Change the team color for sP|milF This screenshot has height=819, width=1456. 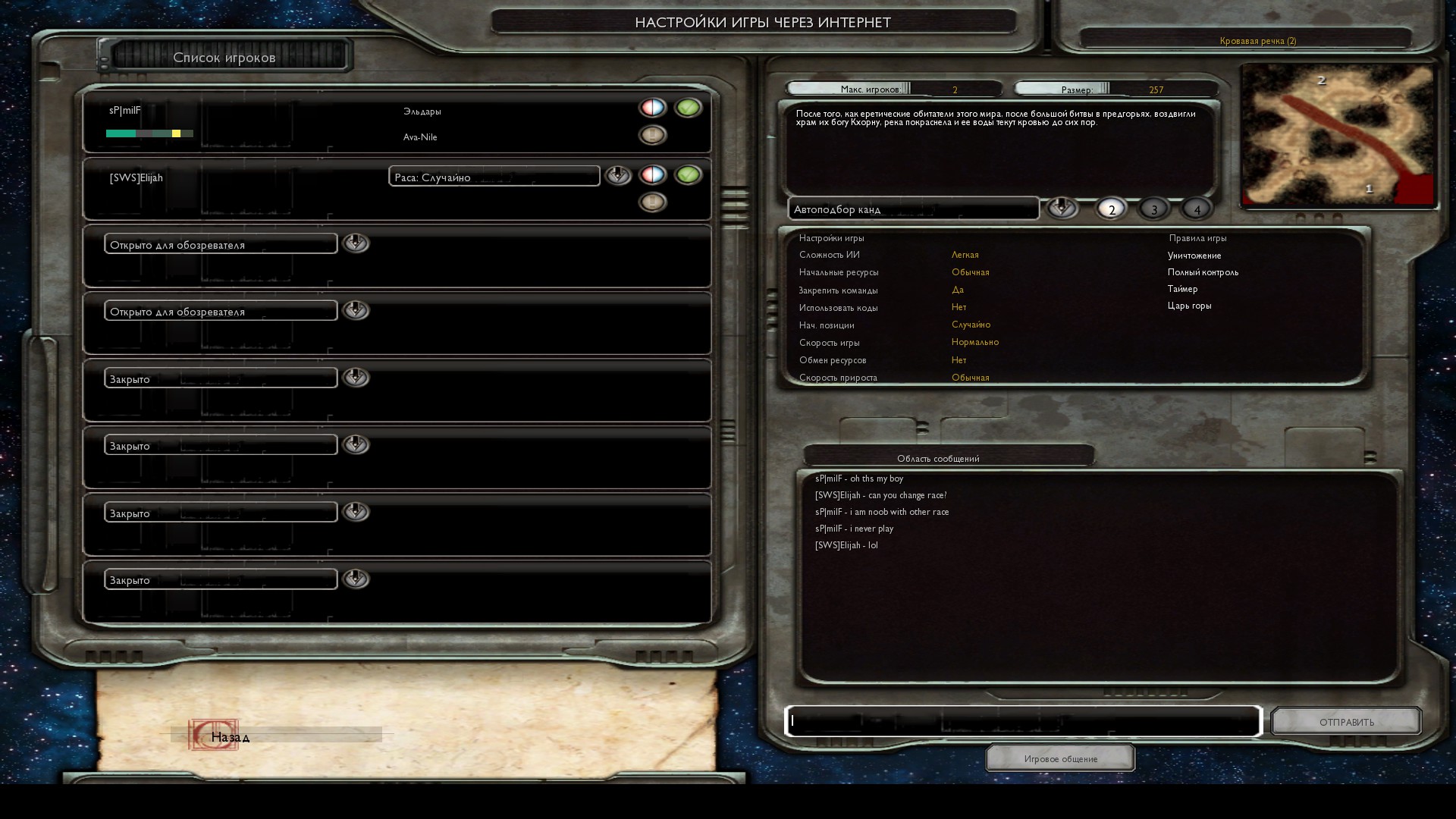point(652,108)
